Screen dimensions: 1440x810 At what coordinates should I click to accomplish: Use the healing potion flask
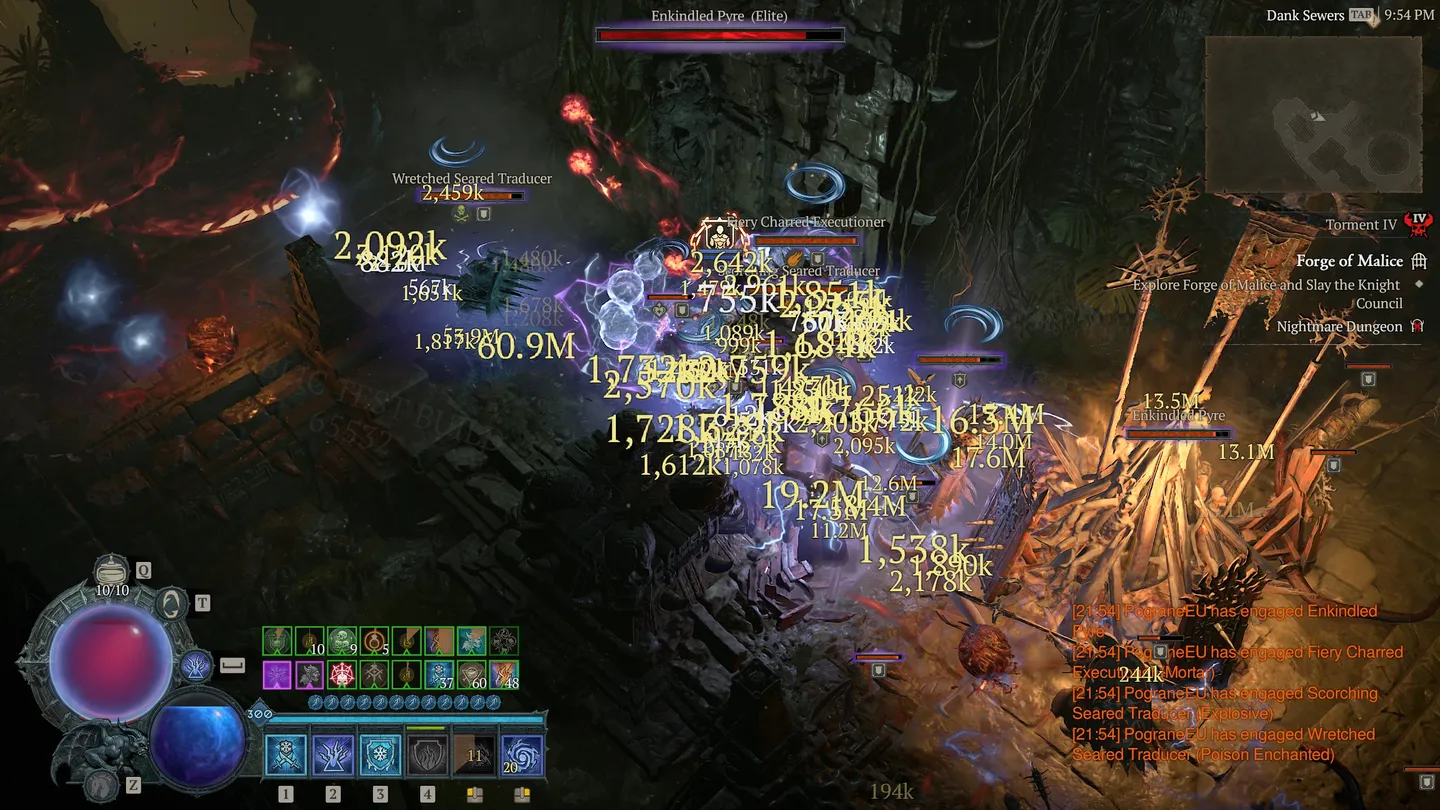point(112,572)
